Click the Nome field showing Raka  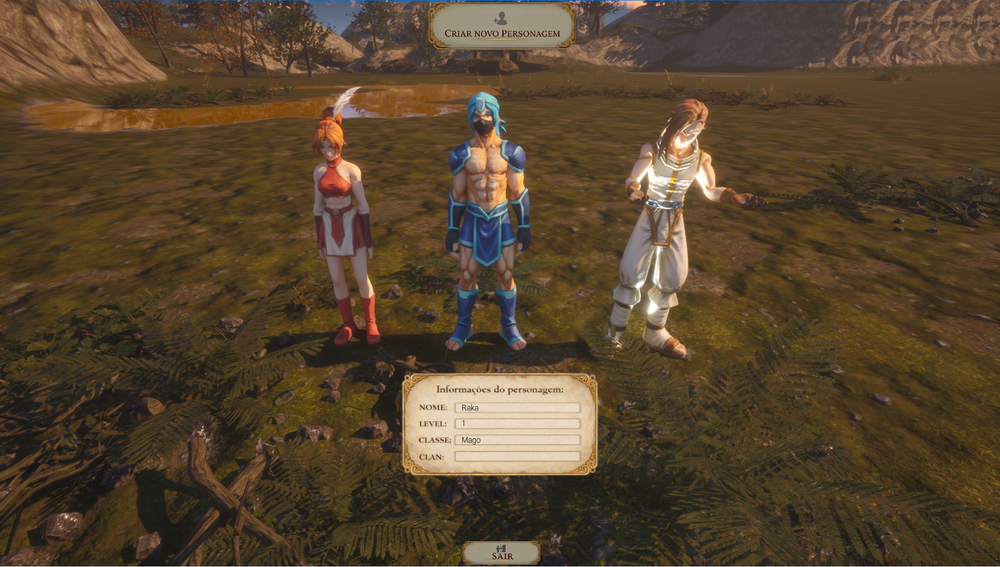tap(517, 408)
